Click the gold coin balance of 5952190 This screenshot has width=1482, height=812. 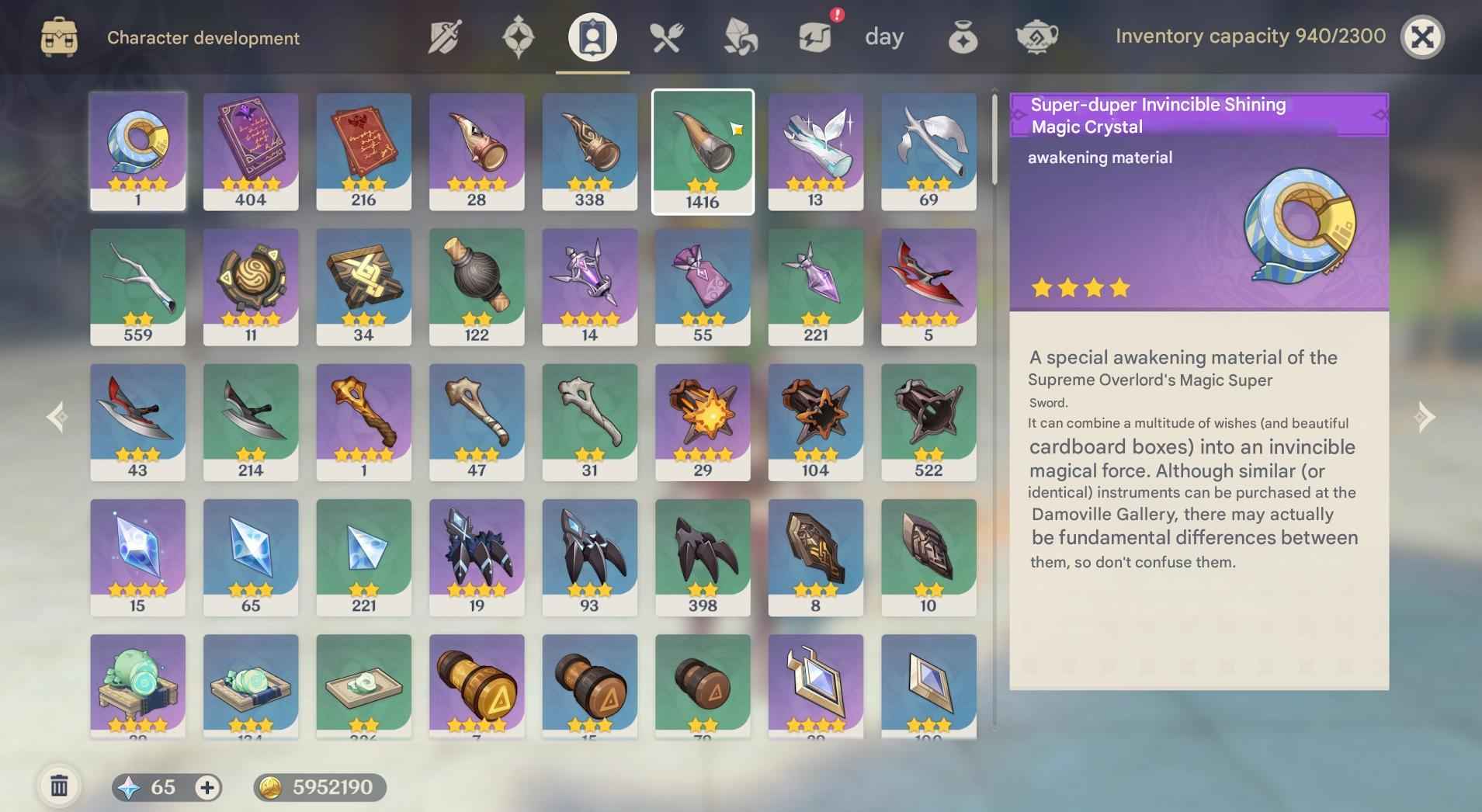[318, 786]
